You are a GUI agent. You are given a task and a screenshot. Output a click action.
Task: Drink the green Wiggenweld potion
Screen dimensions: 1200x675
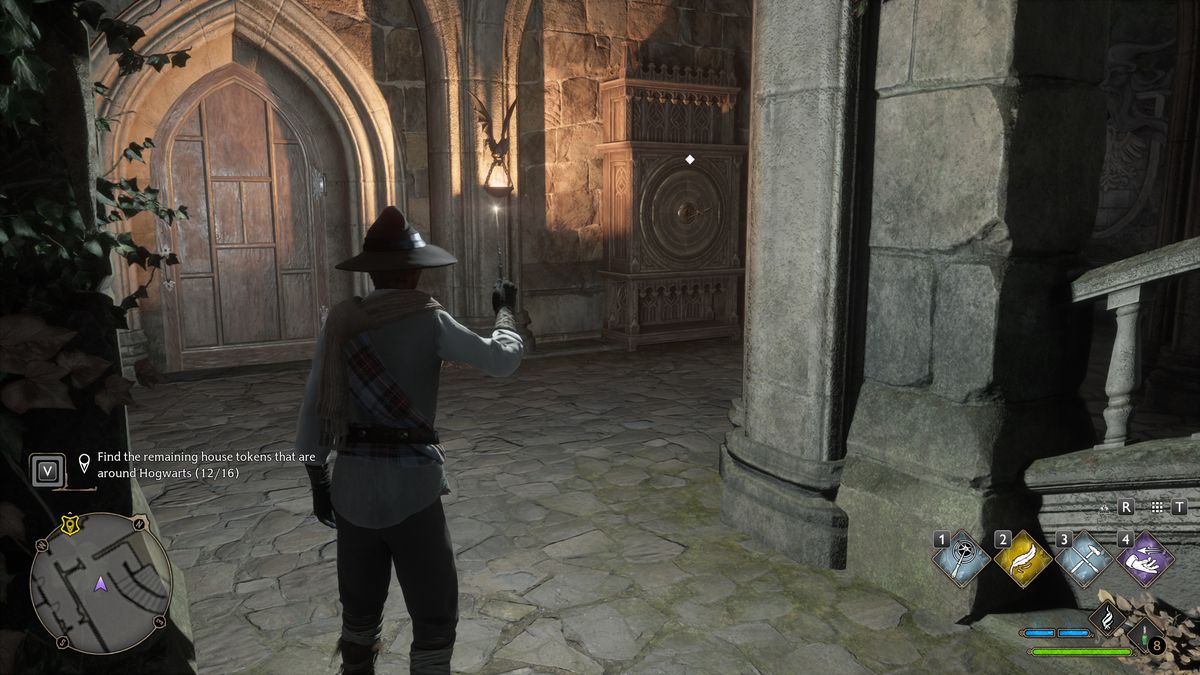pos(1146,634)
